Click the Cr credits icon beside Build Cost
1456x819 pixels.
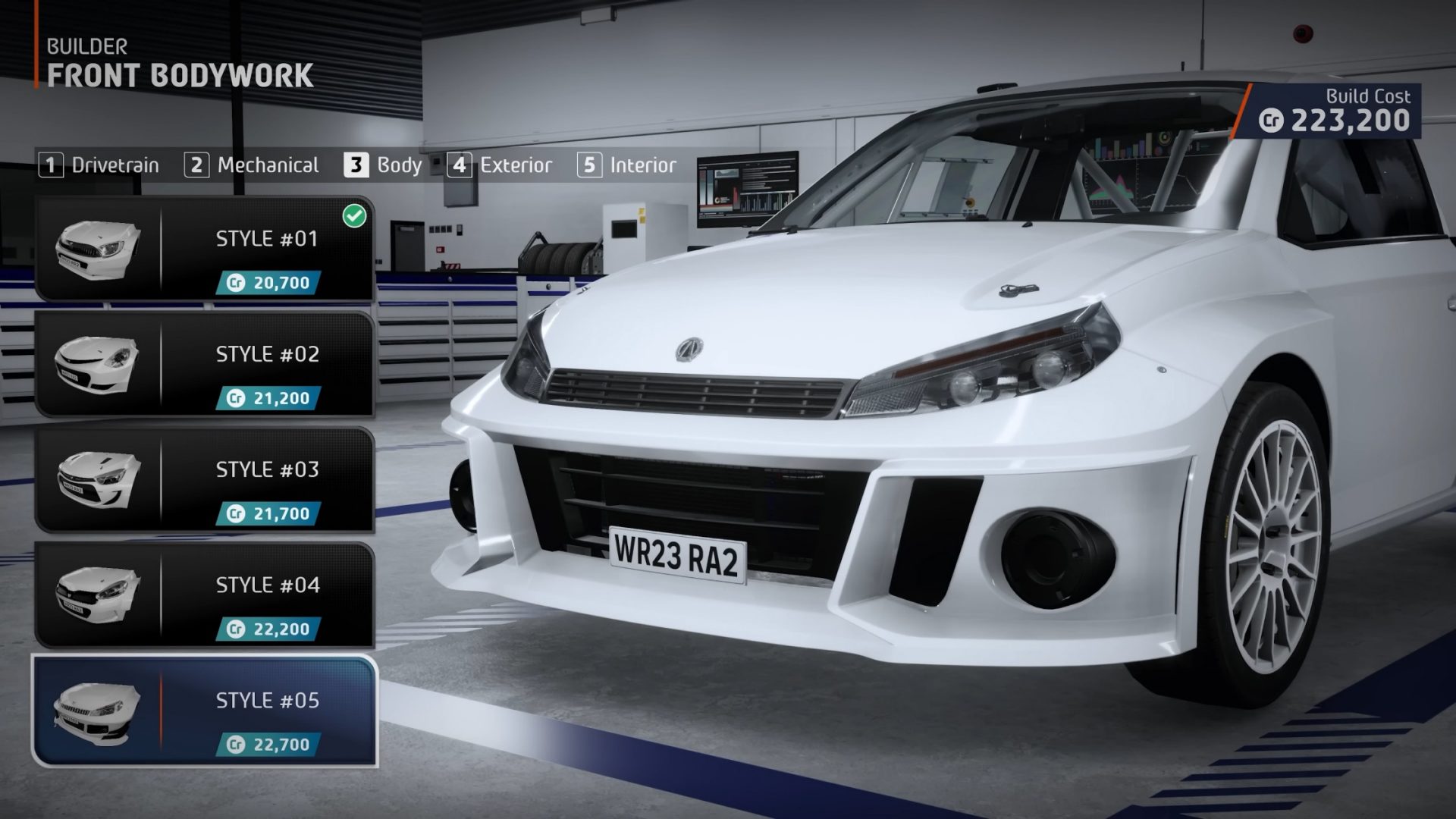tap(1274, 119)
